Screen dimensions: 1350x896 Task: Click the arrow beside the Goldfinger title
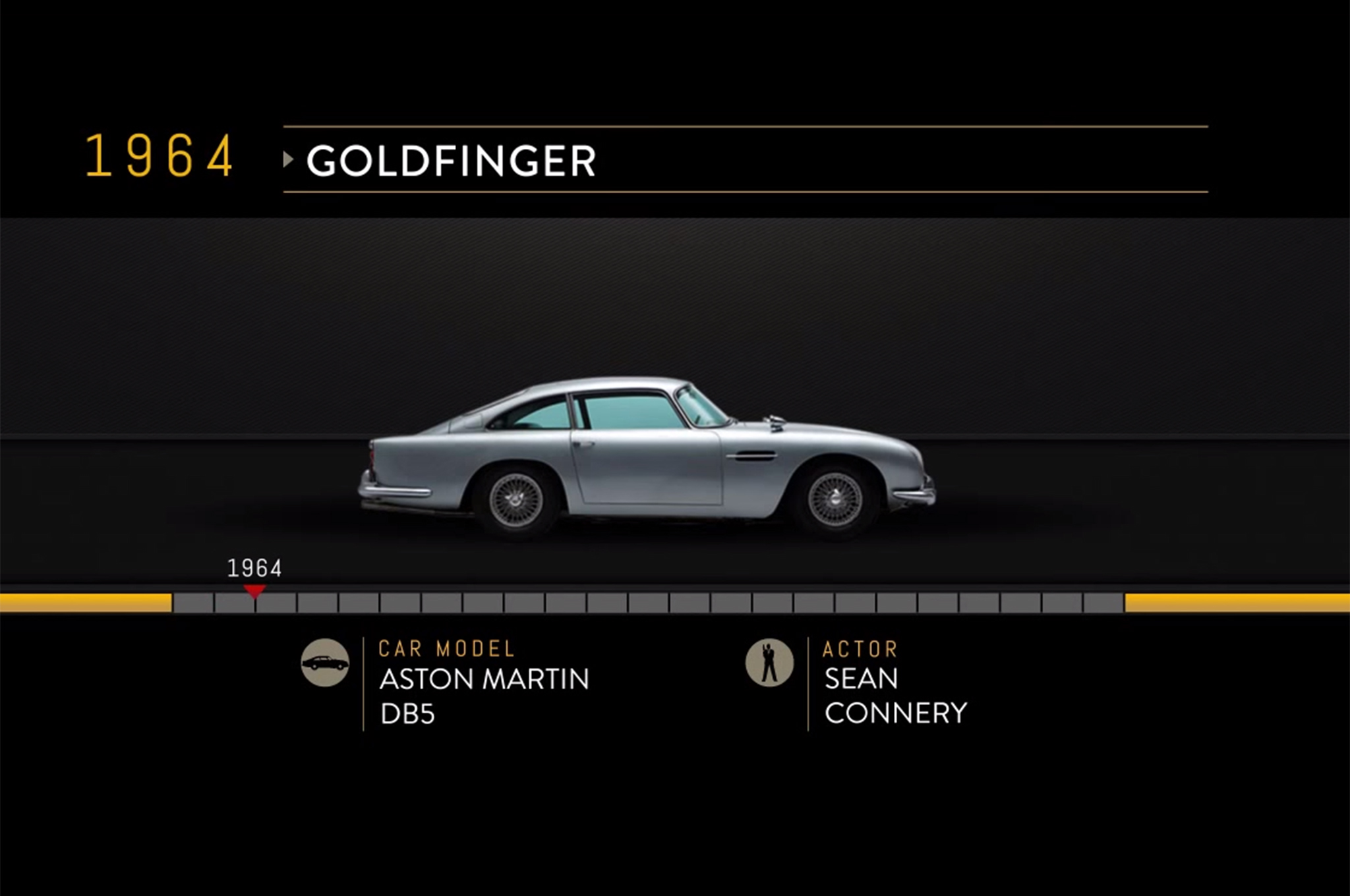pos(288,159)
